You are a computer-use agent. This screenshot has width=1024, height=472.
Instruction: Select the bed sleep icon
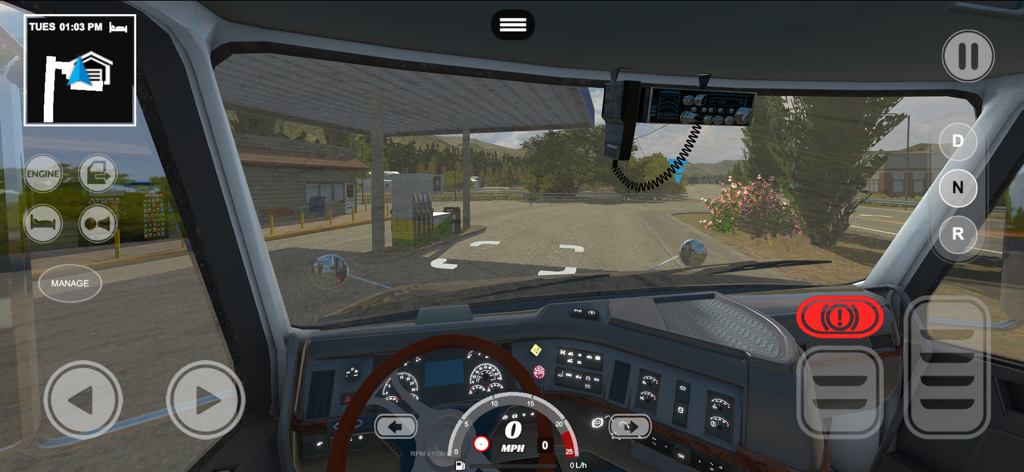(43, 223)
